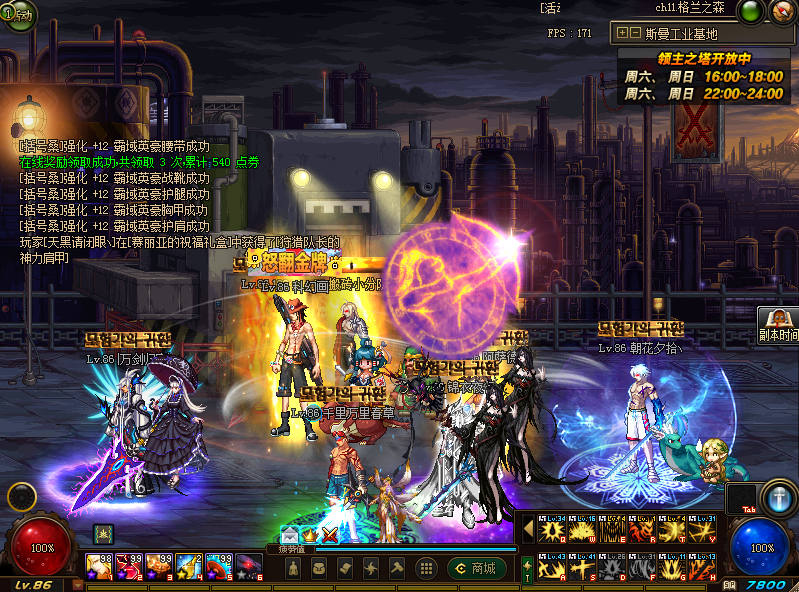Click the round button with number 1 top-left
The image size is (799, 592).
pyautogui.click(x=17, y=17)
